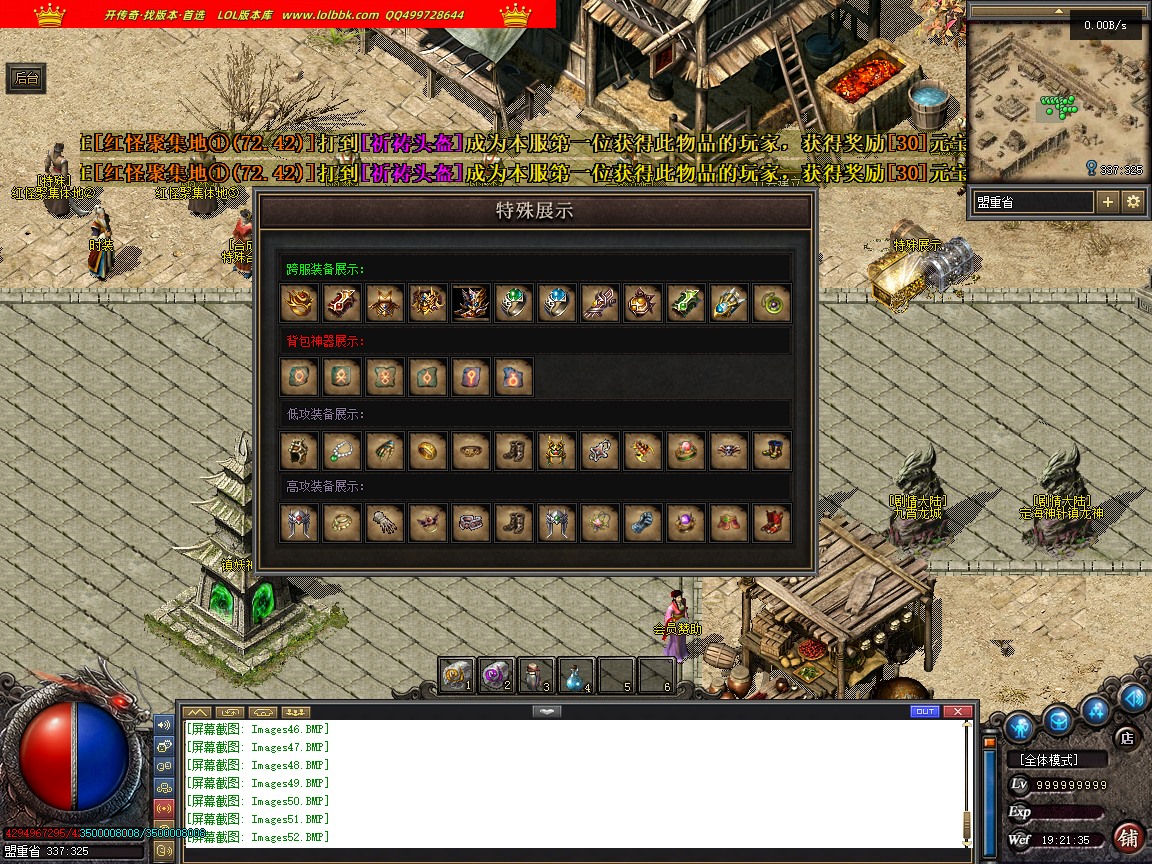Click the blue OUT button
Screen dimensions: 1152x864
(925, 711)
